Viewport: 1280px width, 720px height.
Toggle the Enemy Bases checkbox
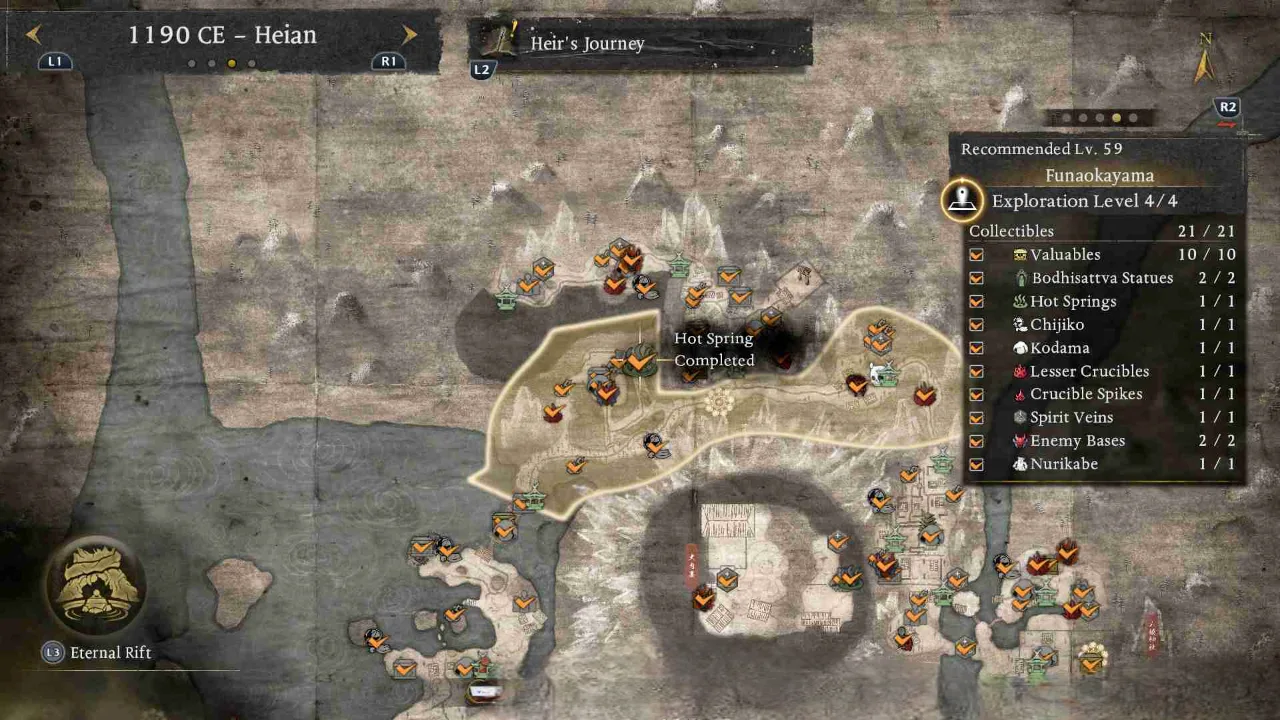976,441
